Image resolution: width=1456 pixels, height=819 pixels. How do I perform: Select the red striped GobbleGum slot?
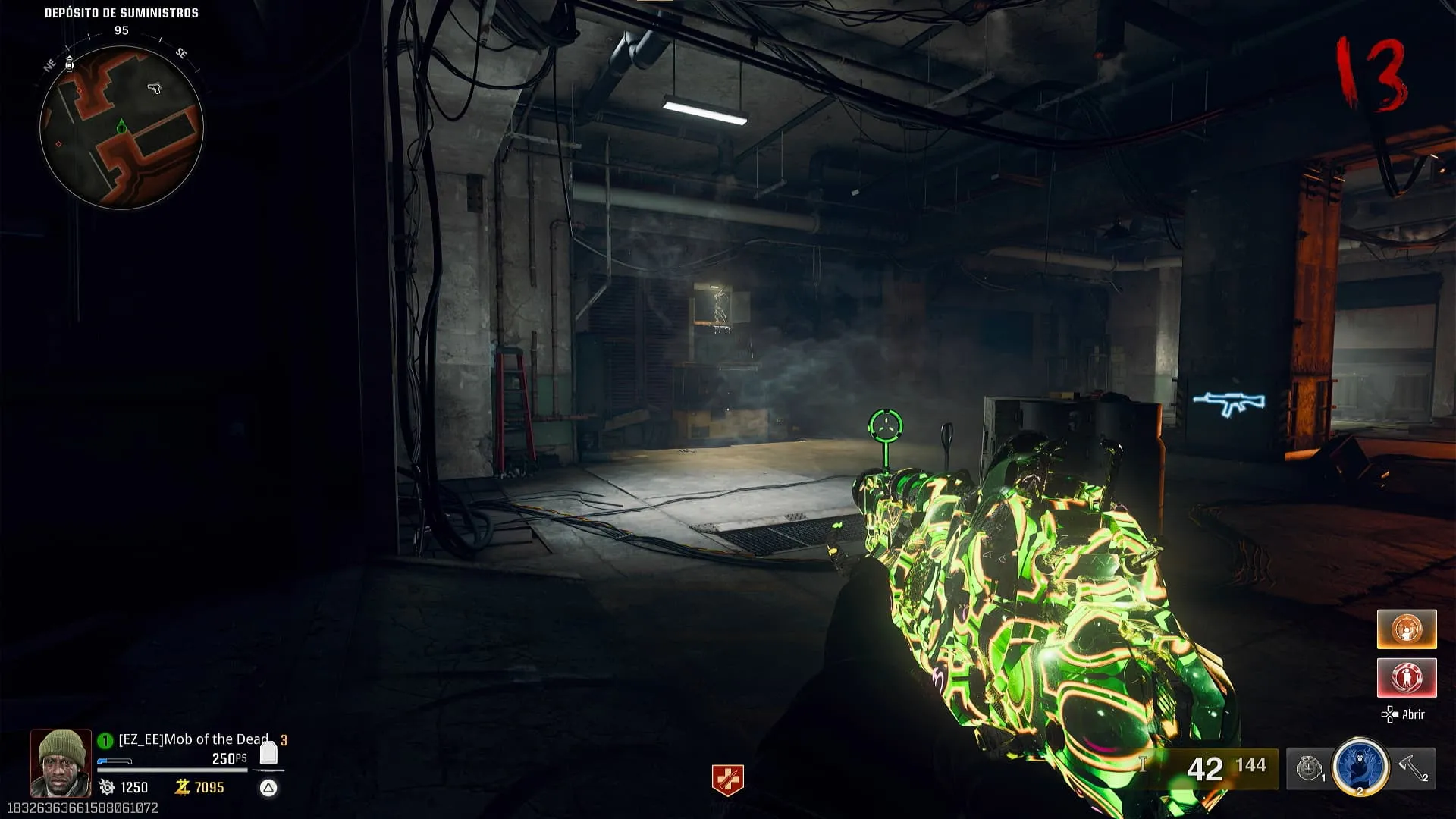pos(1406,677)
